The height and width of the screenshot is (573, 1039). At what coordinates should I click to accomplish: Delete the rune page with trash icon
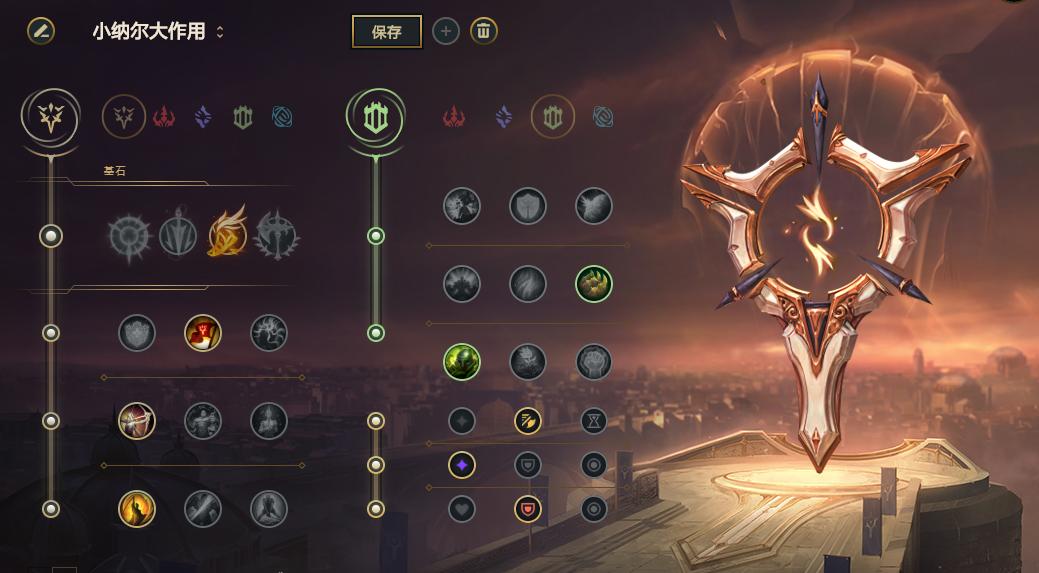[483, 31]
